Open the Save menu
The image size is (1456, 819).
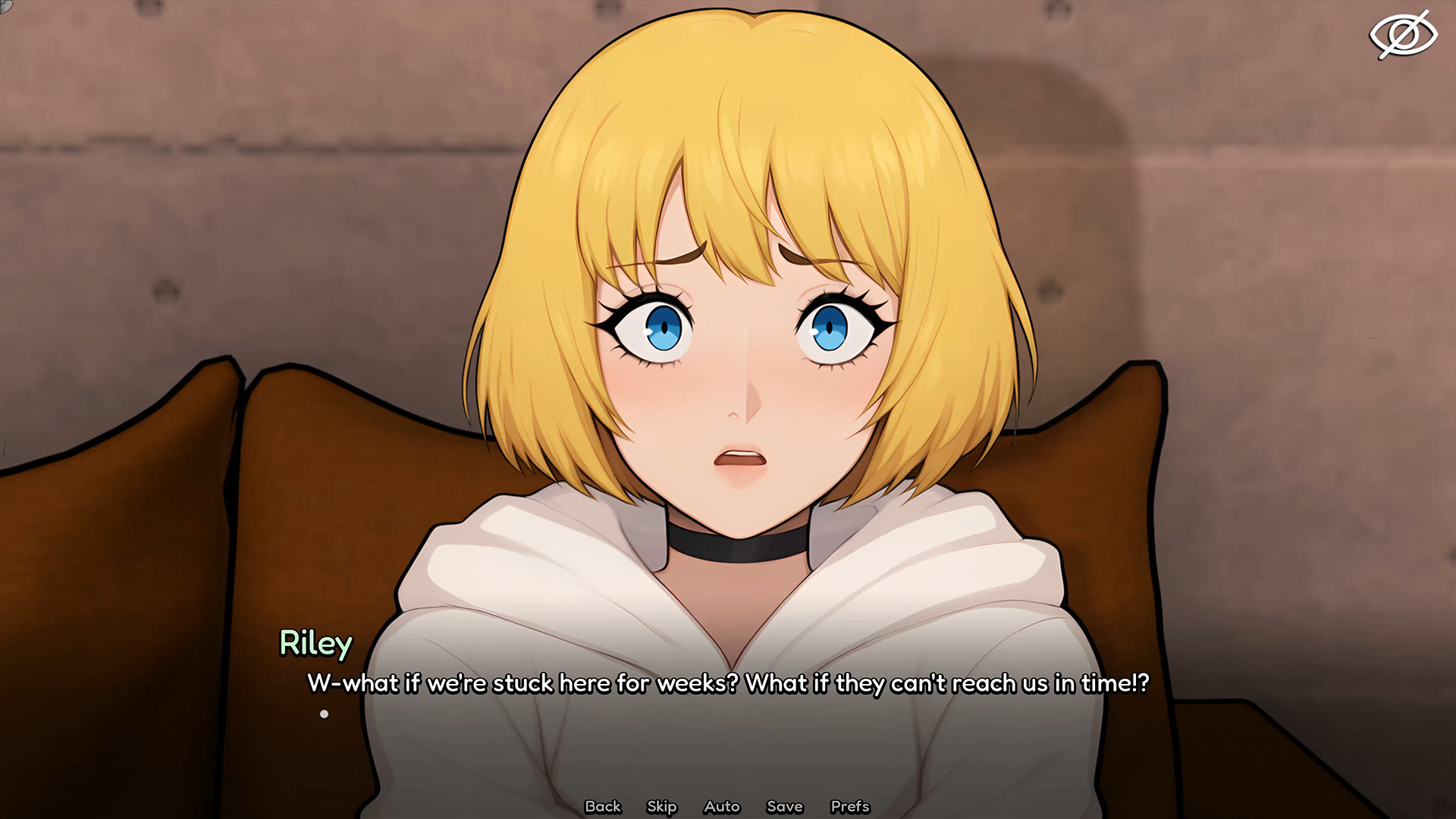[784, 806]
